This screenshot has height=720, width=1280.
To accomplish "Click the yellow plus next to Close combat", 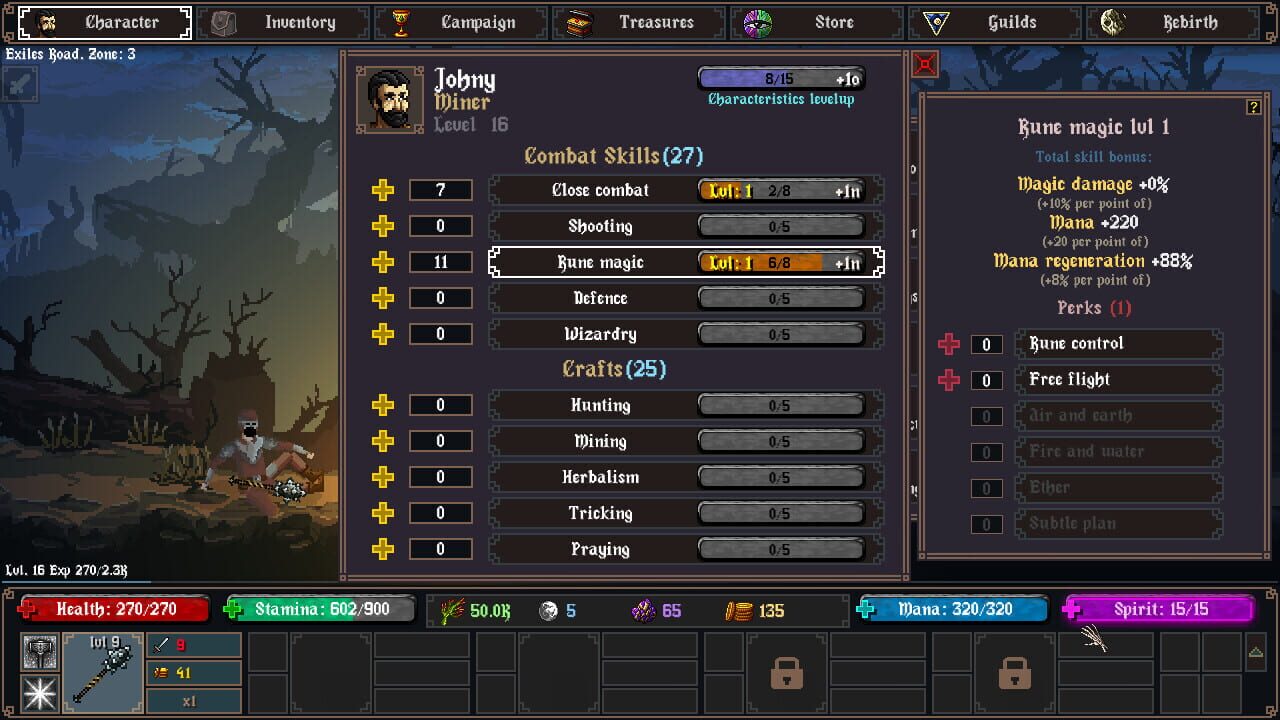I will pos(383,190).
